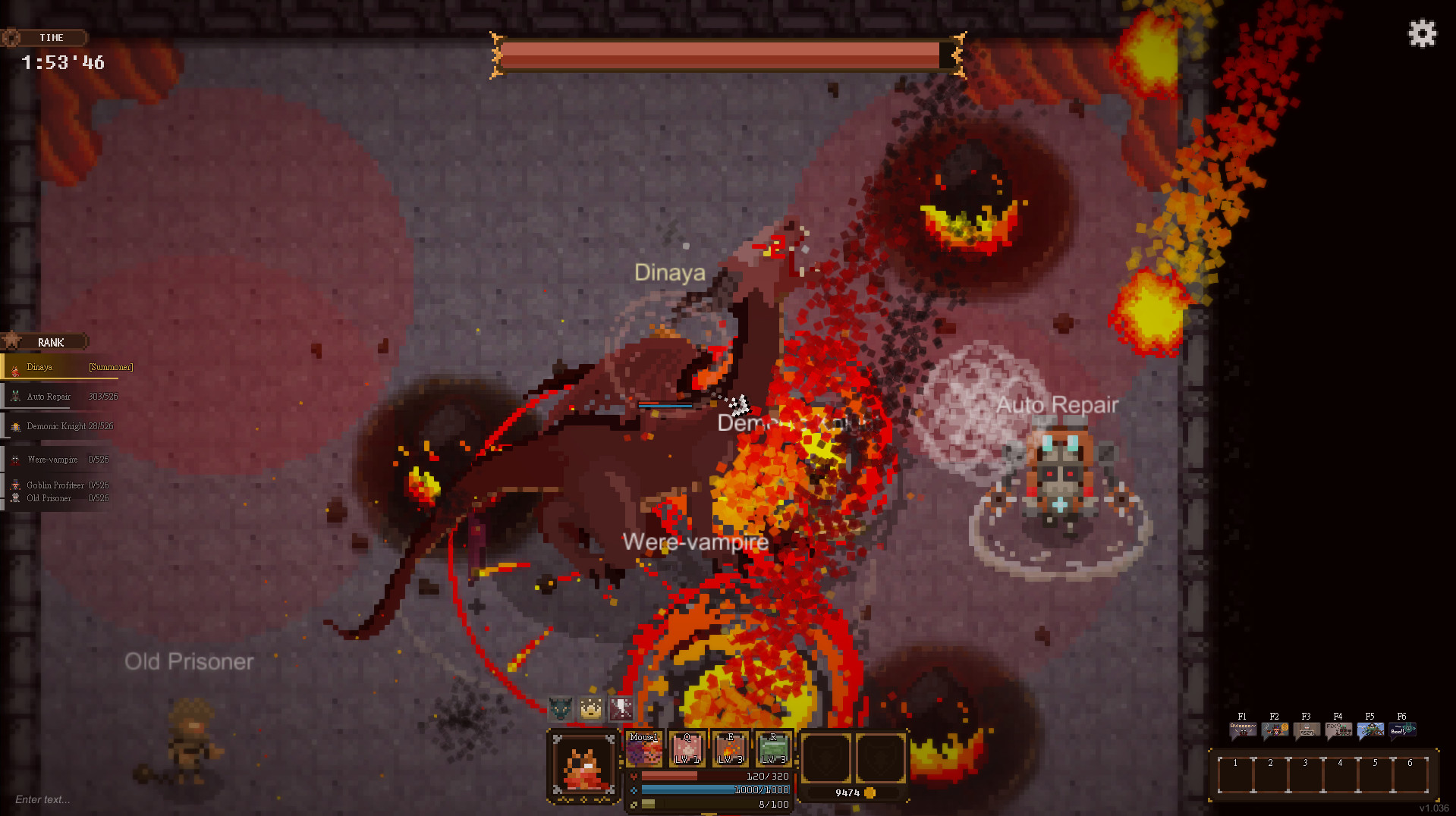The height and width of the screenshot is (816, 1456).
Task: Expand the RANK panel header
Action: click(x=49, y=341)
